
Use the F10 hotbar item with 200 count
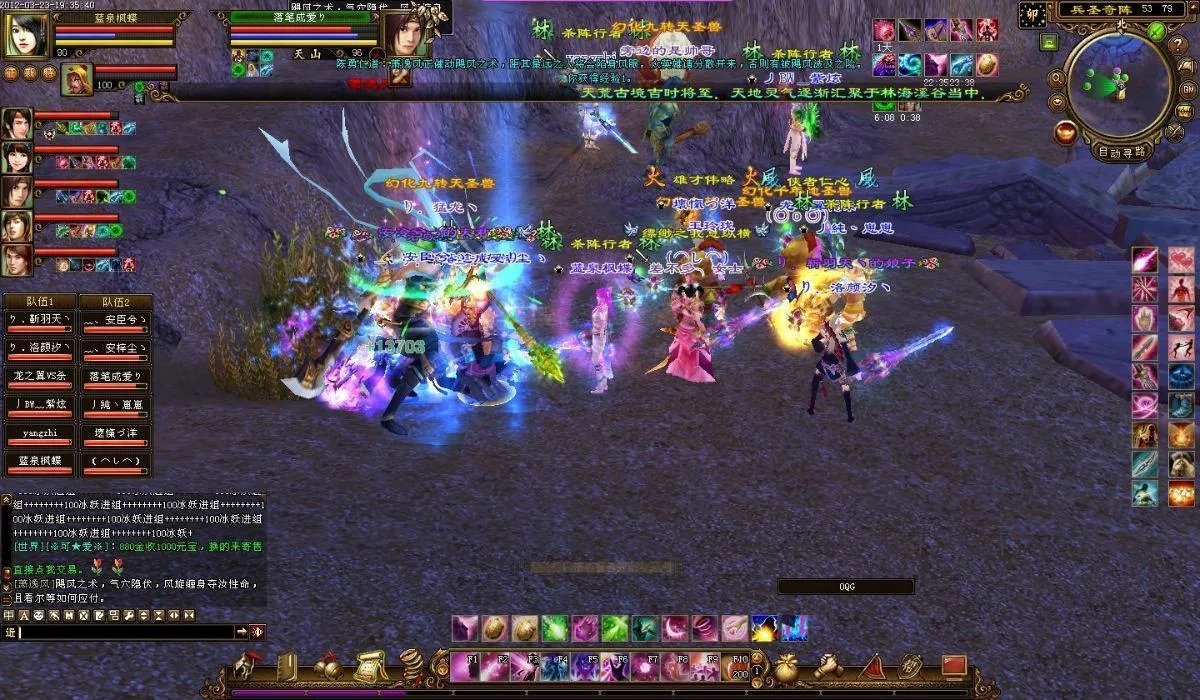click(739, 666)
